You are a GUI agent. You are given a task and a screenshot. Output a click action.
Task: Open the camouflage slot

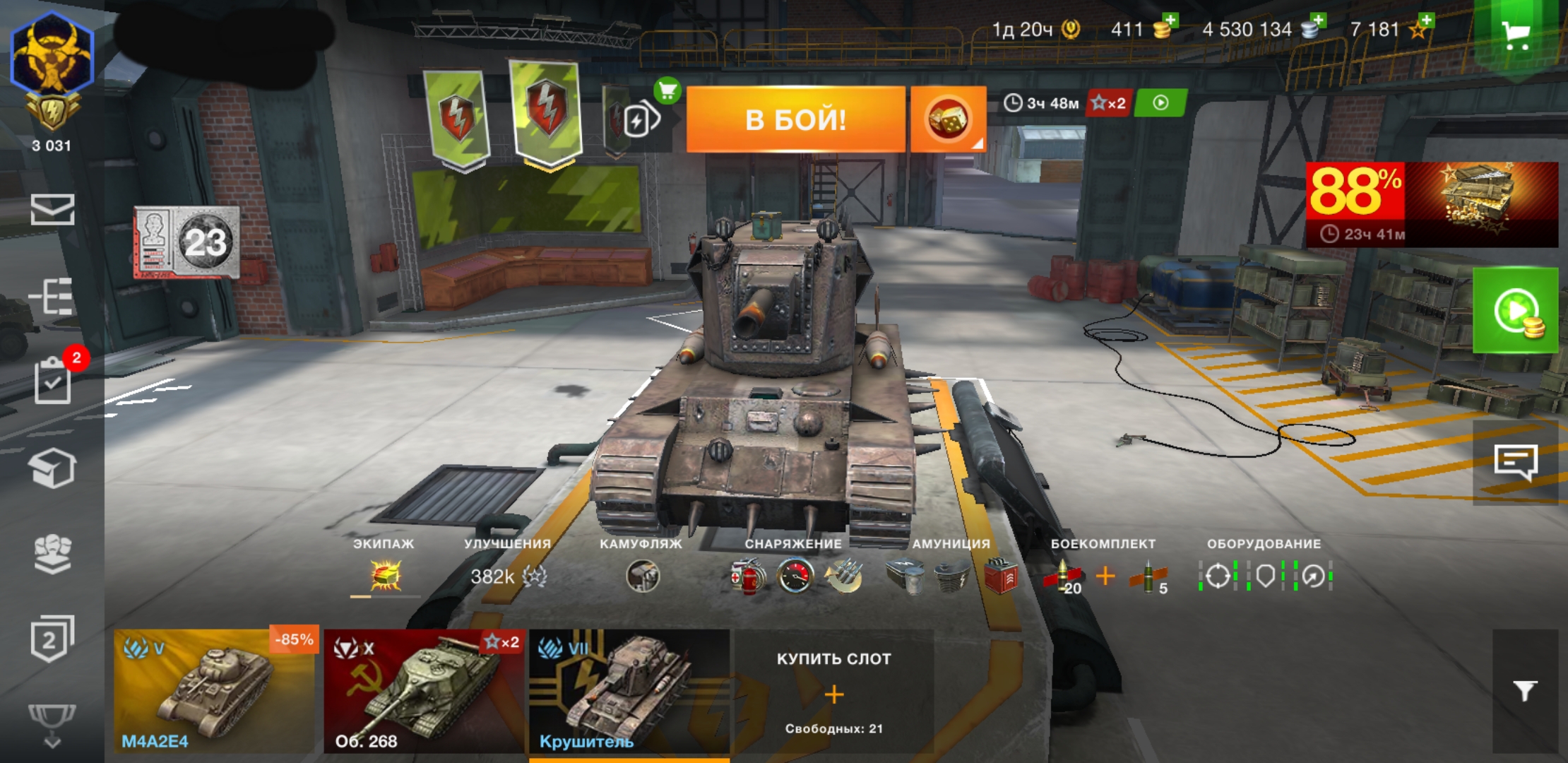642,576
